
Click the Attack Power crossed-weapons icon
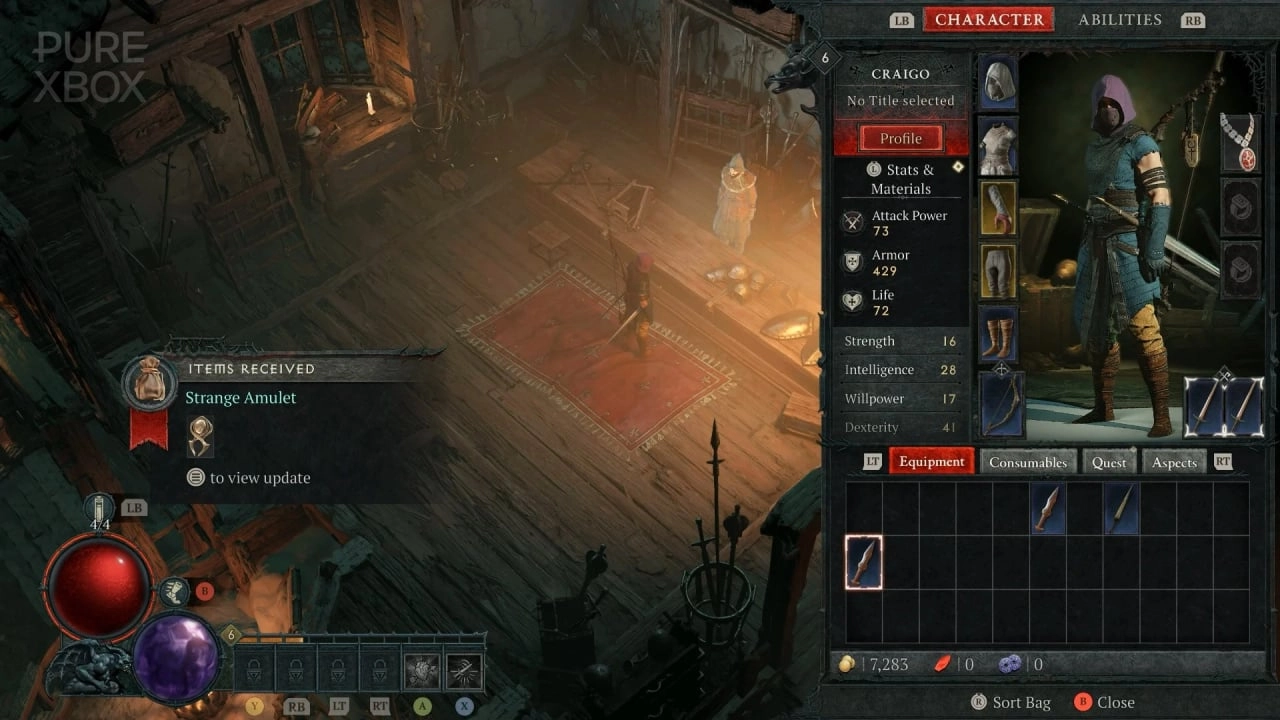point(852,221)
